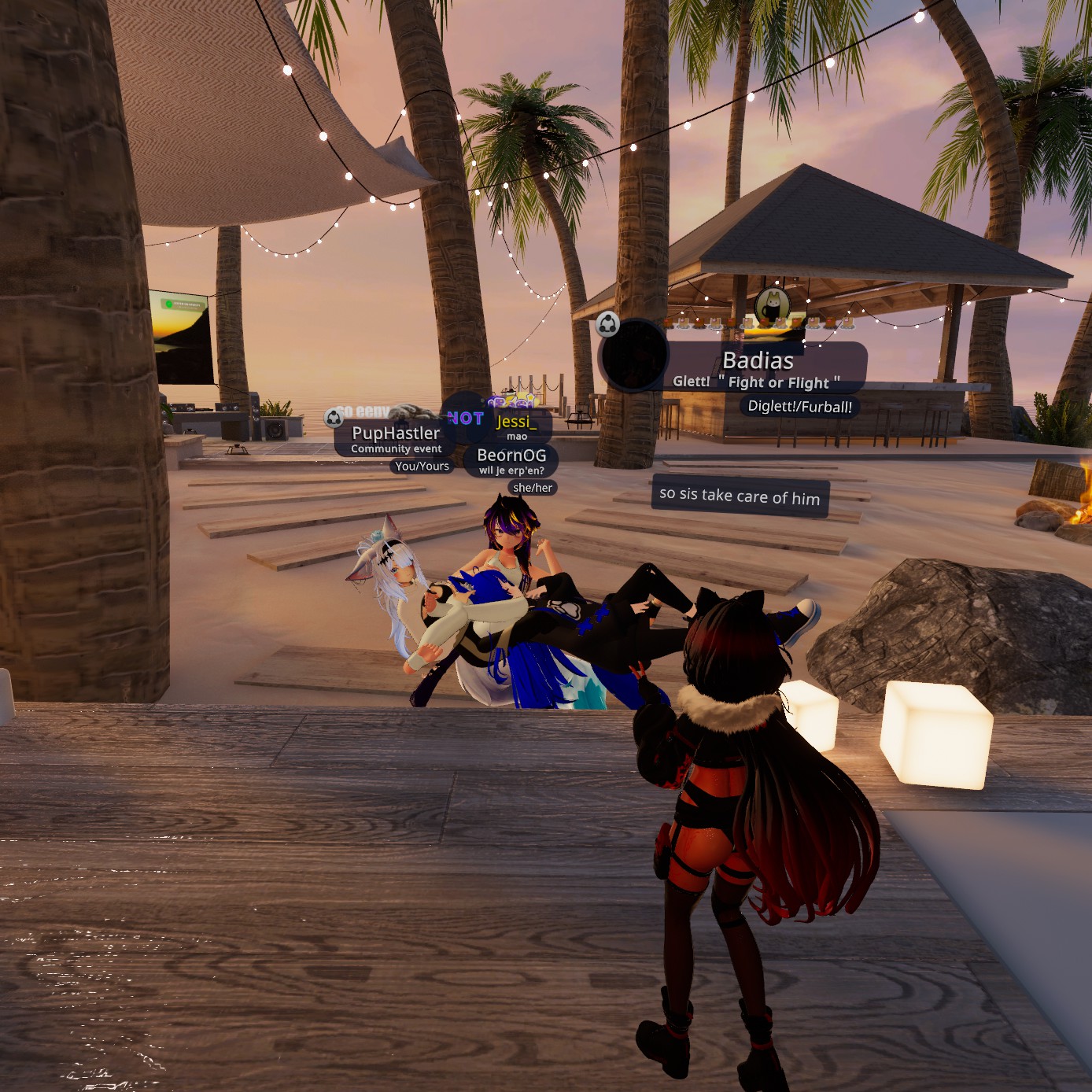Select the Jessi_ player nameplate
Image resolution: width=1092 pixels, height=1092 pixels.
[x=517, y=422]
